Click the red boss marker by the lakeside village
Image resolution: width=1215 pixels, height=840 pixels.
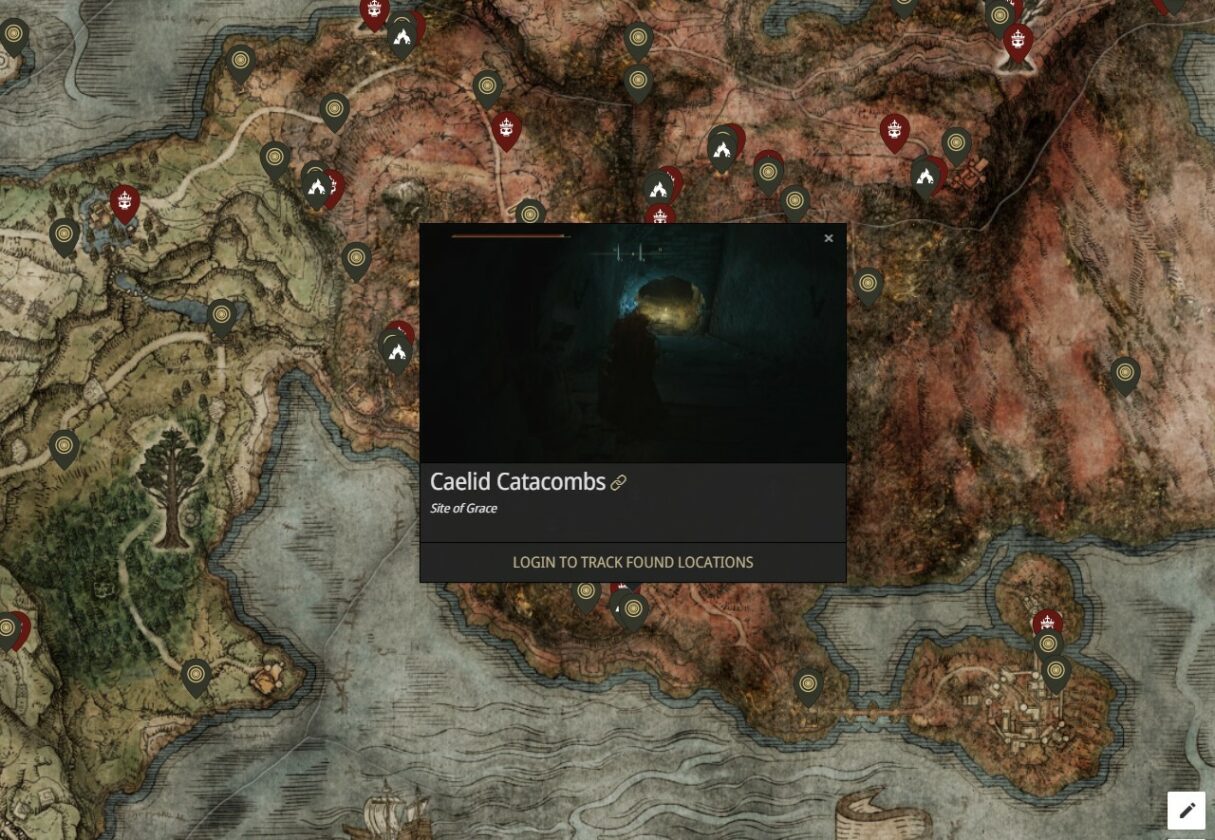(124, 202)
